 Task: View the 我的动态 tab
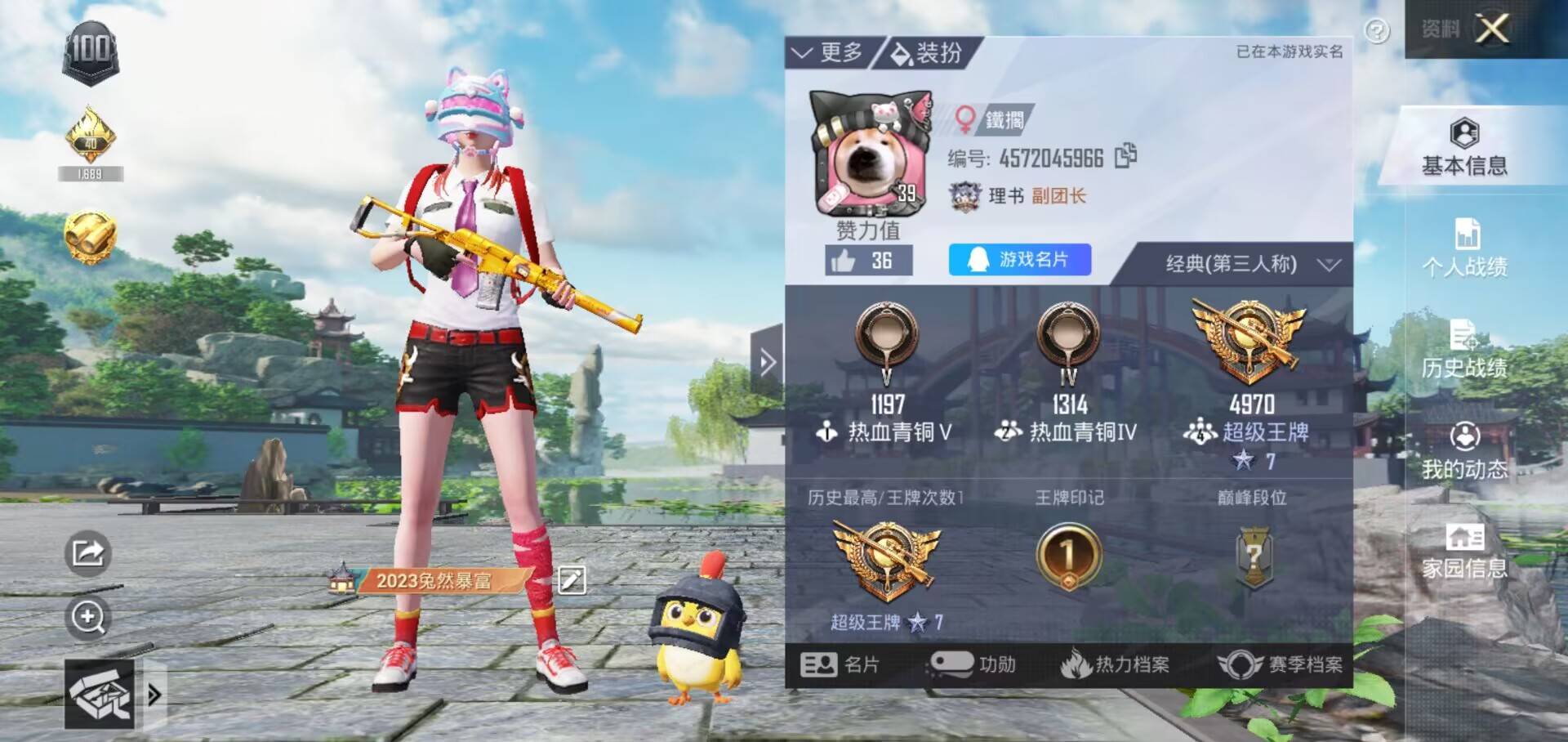click(1464, 451)
